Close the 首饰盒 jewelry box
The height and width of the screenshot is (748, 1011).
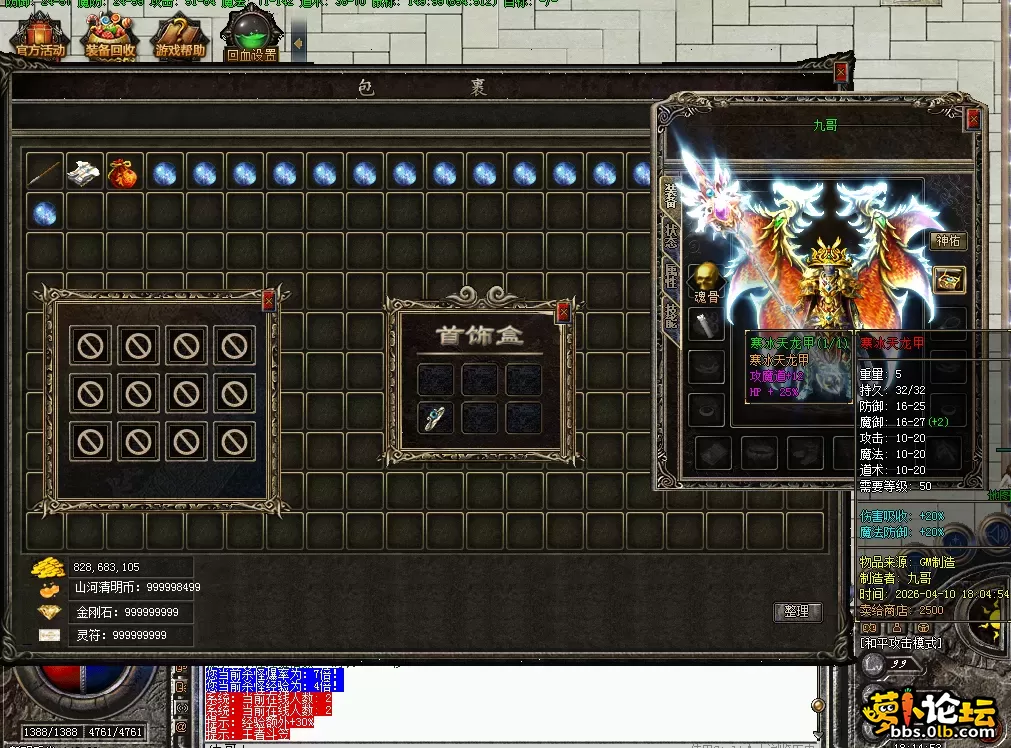coord(563,312)
